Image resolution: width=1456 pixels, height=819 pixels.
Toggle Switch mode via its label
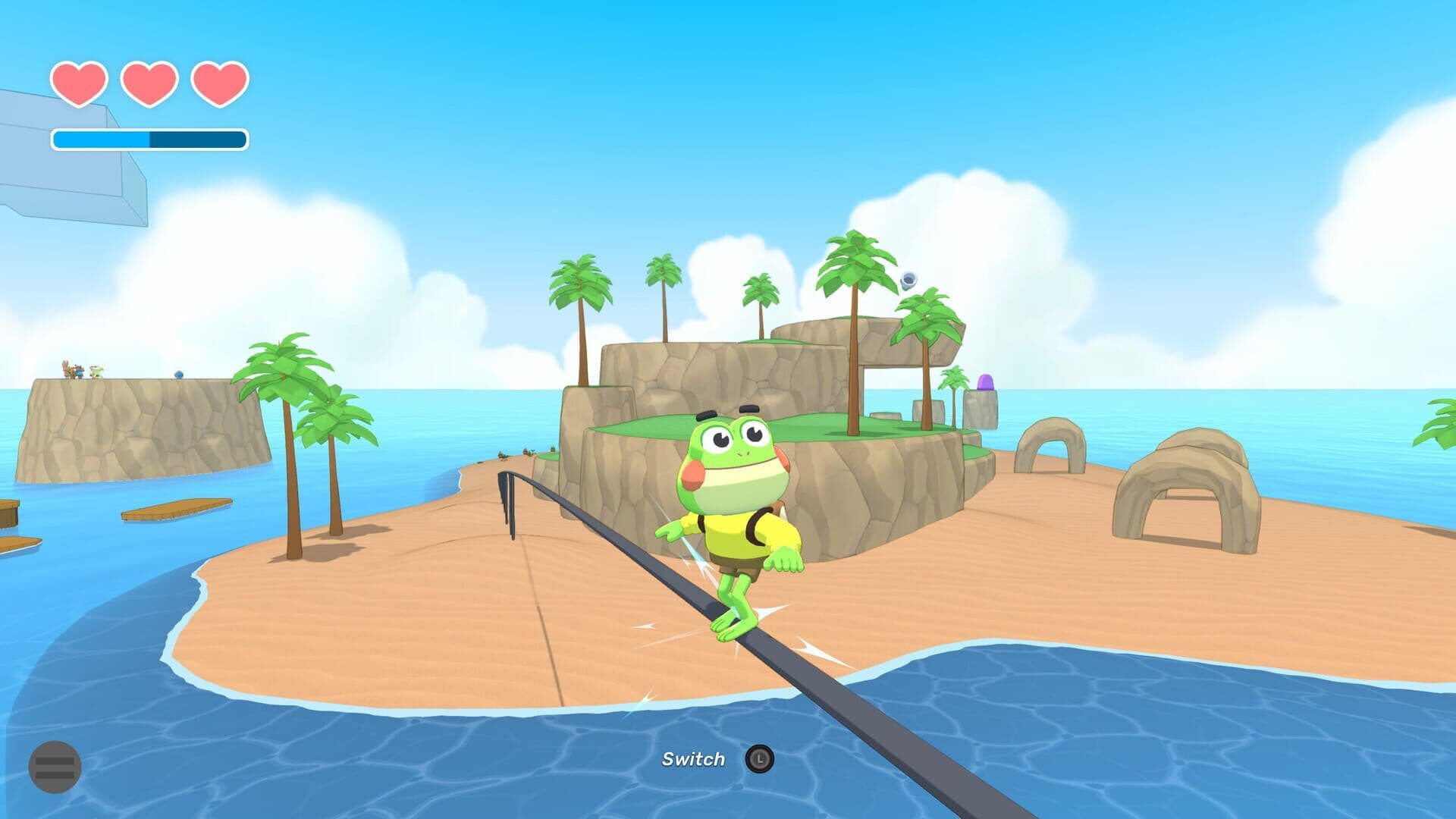tap(694, 758)
